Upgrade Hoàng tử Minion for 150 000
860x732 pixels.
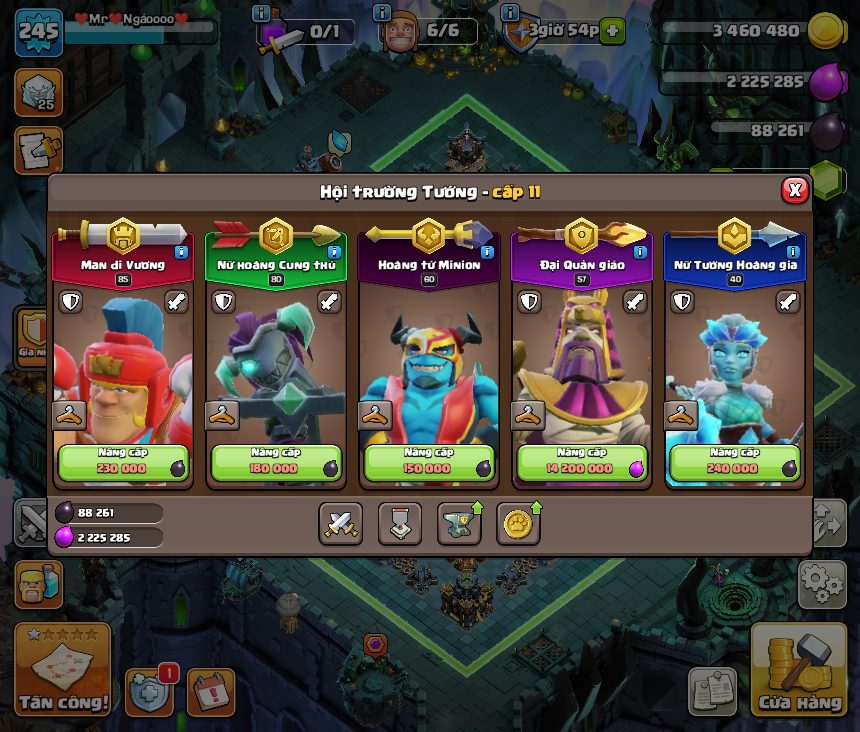tap(430, 463)
